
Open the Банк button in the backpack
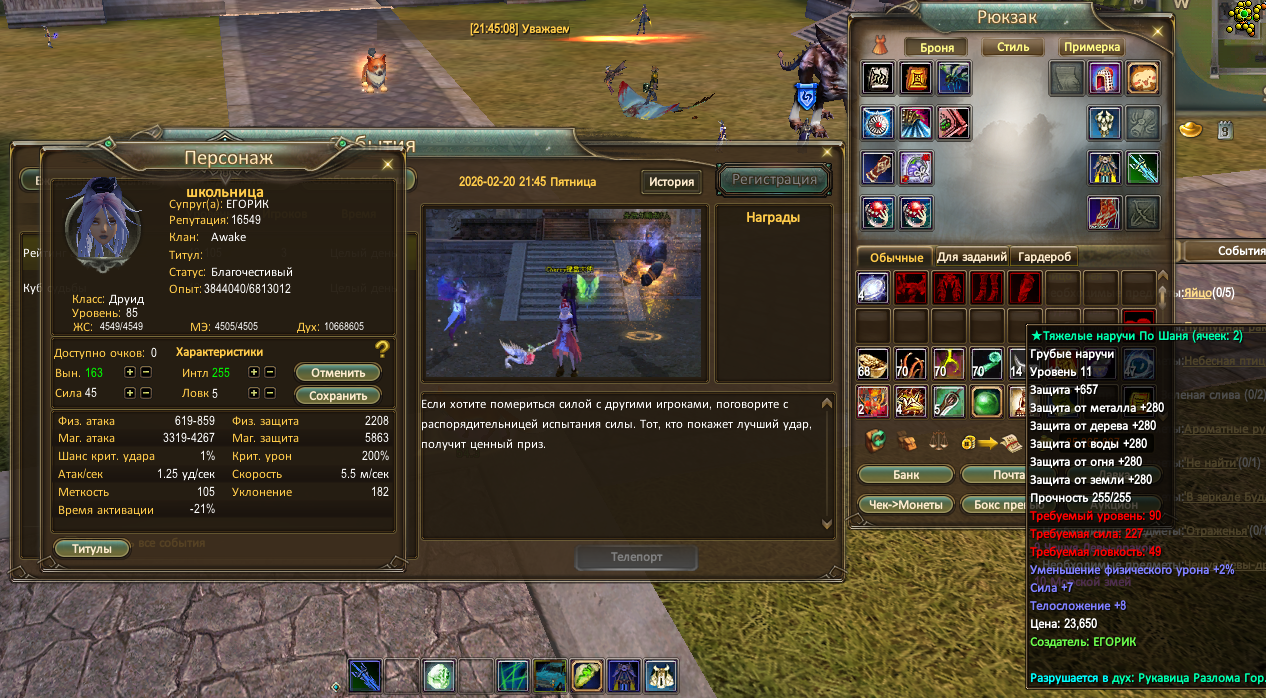(905, 474)
